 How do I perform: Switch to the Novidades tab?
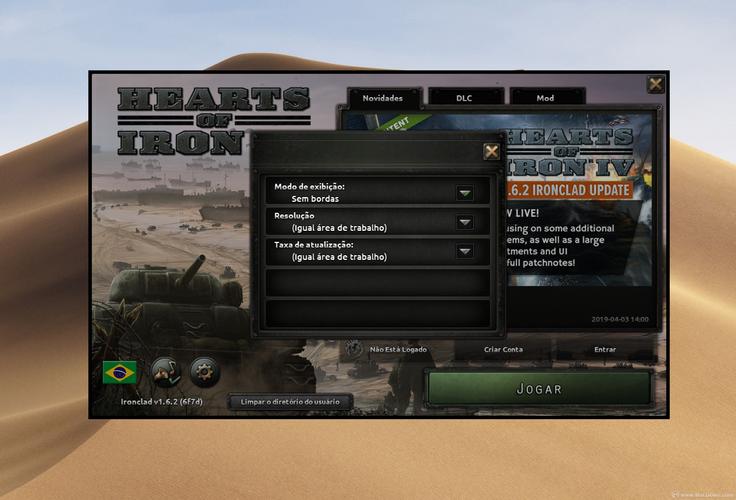tap(383, 98)
